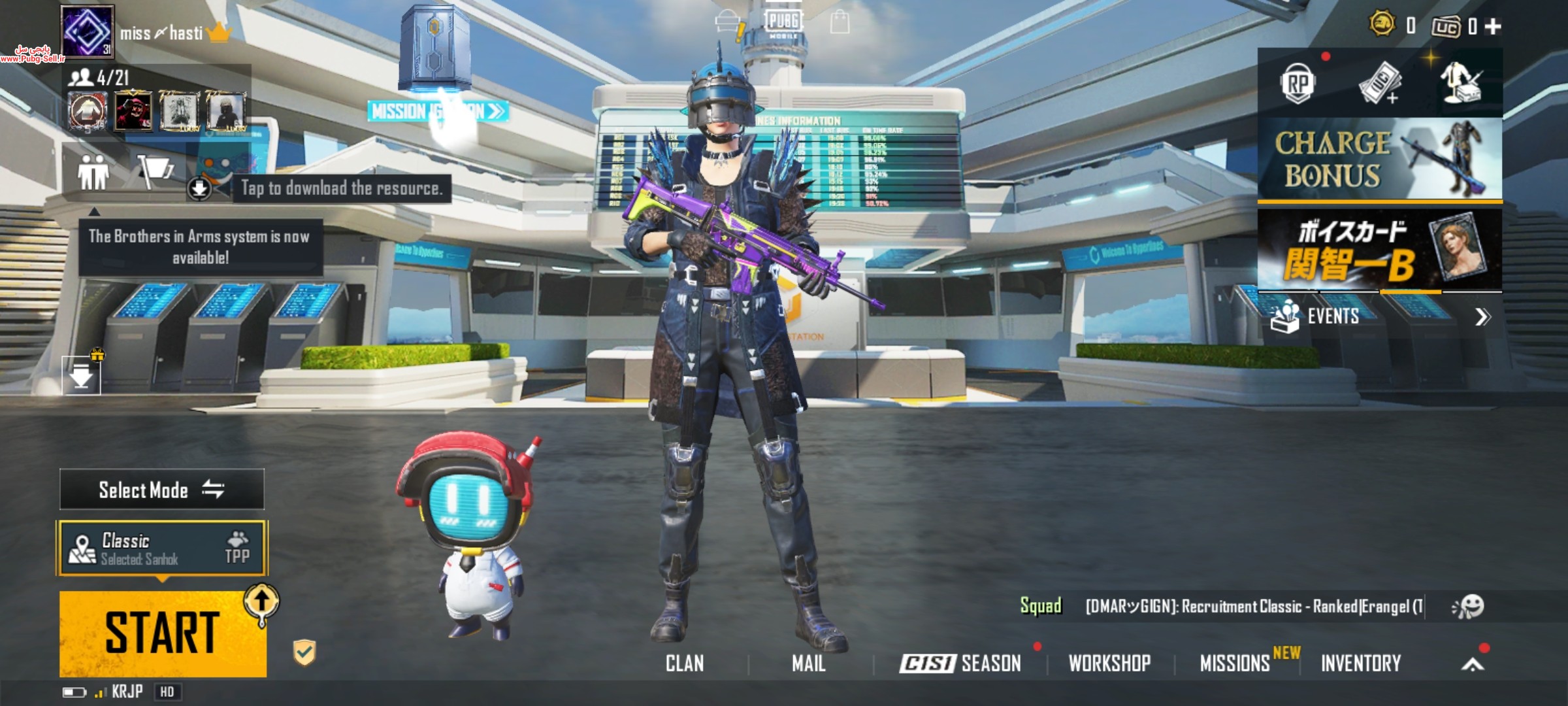The height and width of the screenshot is (706, 1568).
Task: Open the friends icon with two figures
Action: [x=93, y=172]
